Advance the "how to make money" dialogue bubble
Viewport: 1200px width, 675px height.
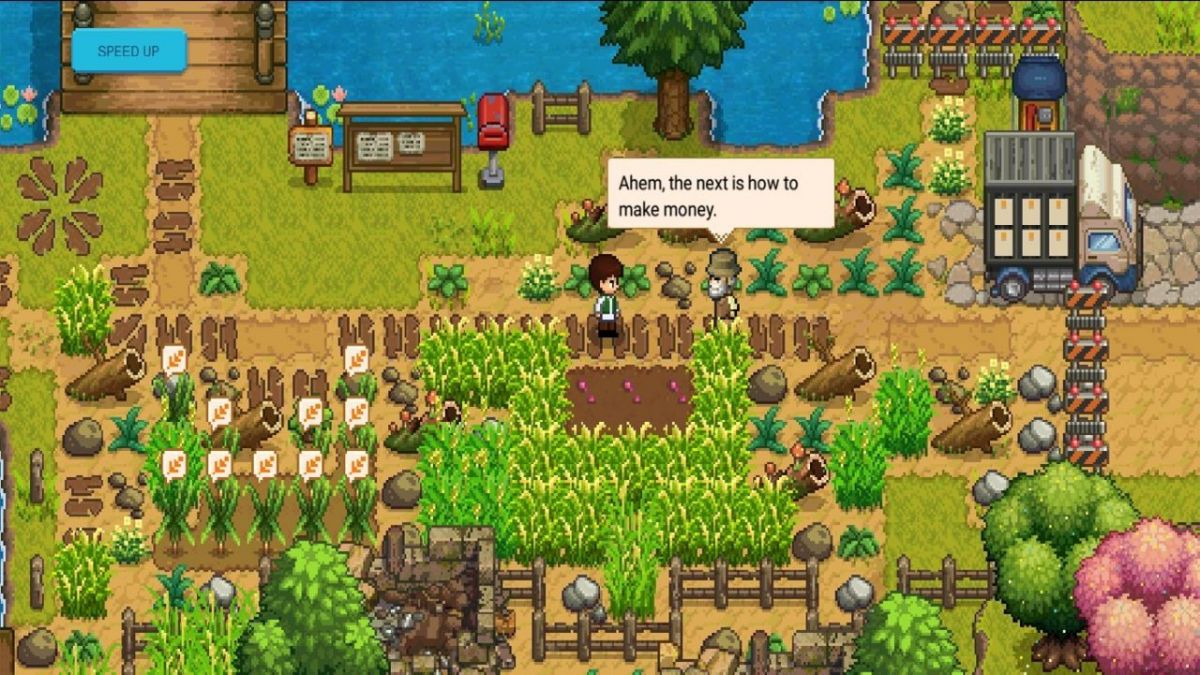pyautogui.click(x=720, y=196)
